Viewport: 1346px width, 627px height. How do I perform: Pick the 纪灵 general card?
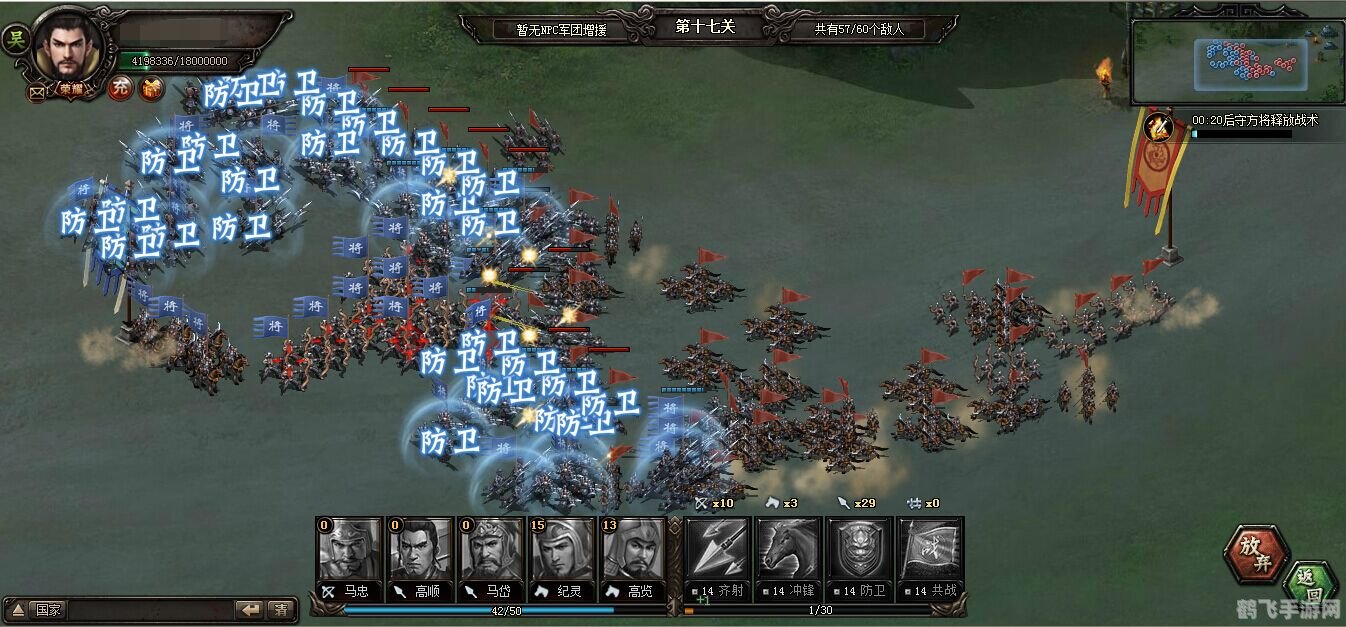(562, 551)
